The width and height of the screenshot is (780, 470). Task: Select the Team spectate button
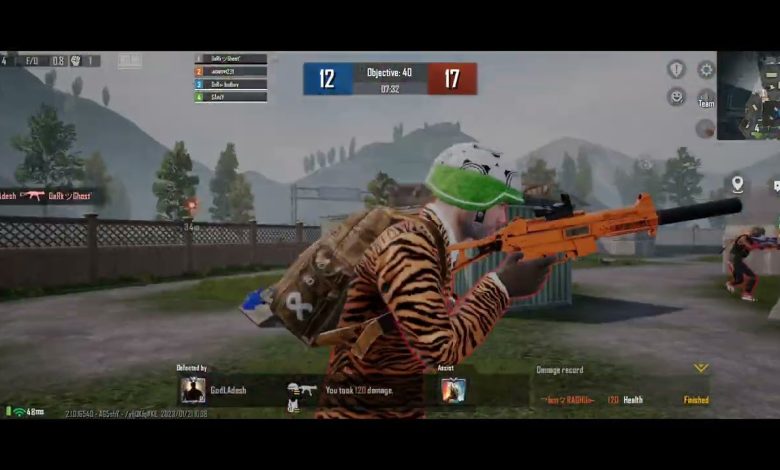[706, 98]
